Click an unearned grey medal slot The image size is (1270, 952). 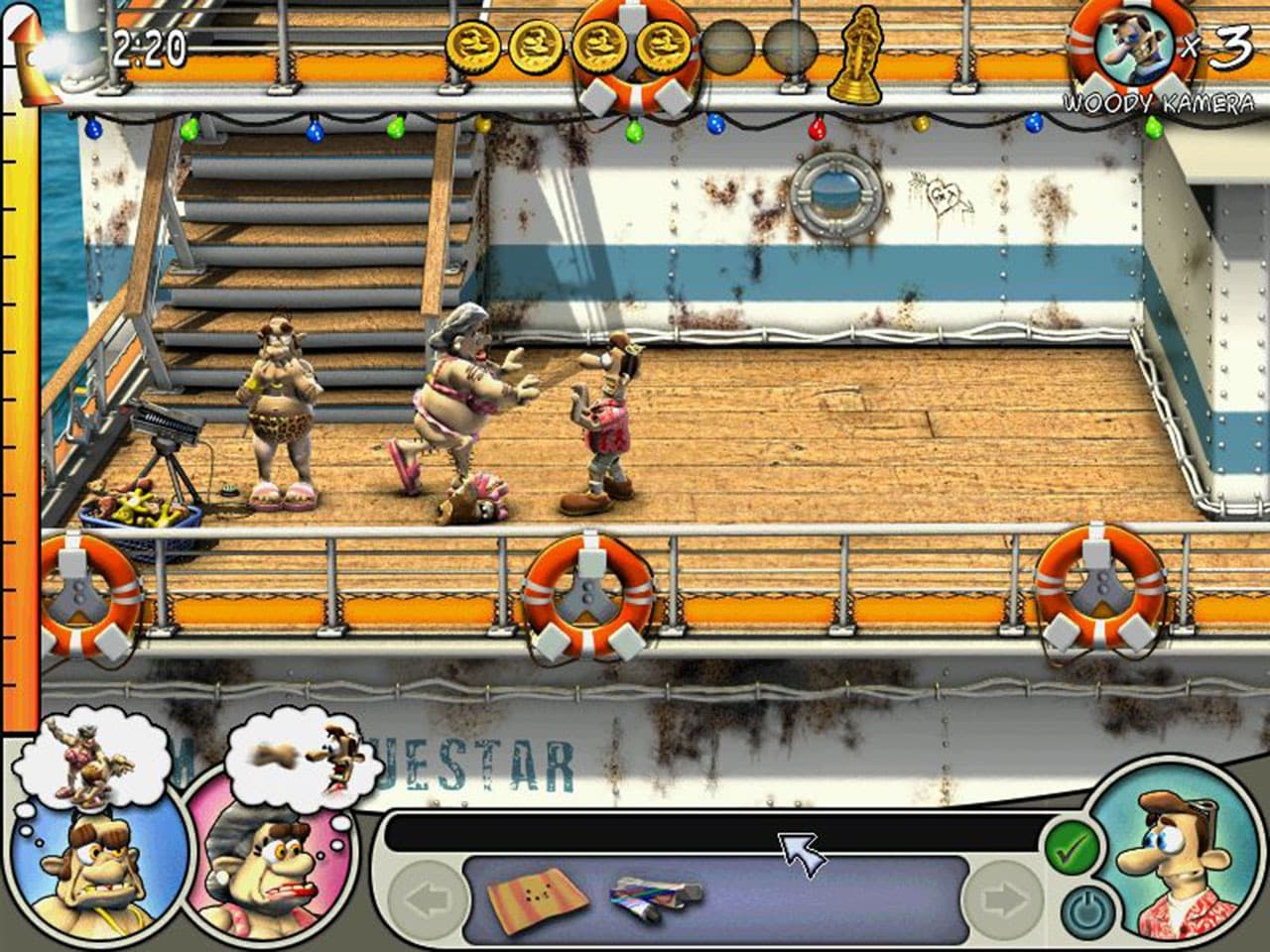(x=727, y=47)
